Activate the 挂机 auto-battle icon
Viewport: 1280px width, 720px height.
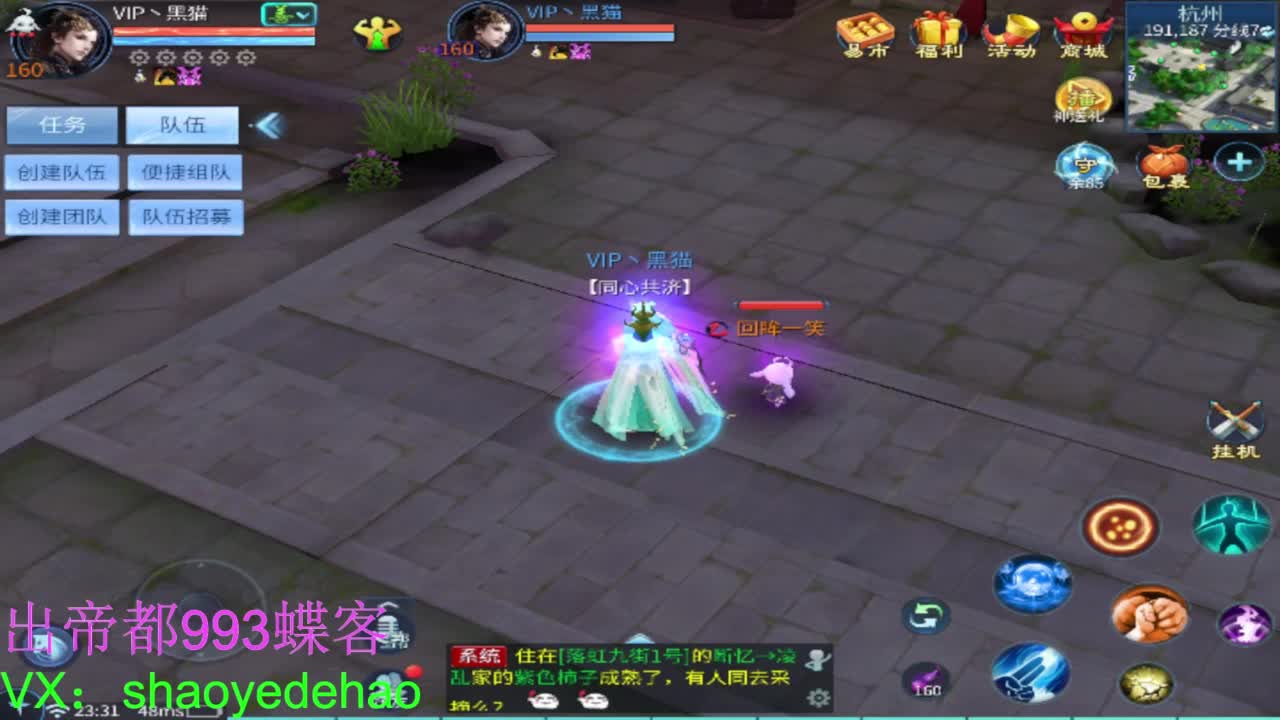1238,420
